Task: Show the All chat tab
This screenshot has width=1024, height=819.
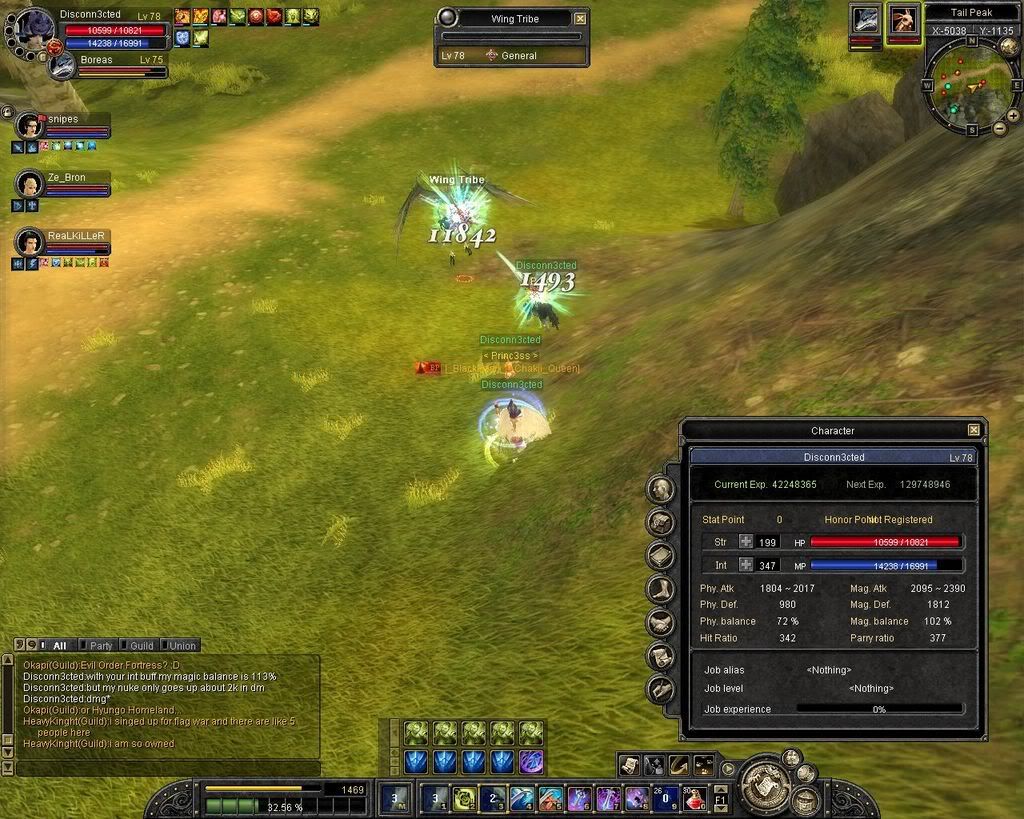Action: click(58, 646)
